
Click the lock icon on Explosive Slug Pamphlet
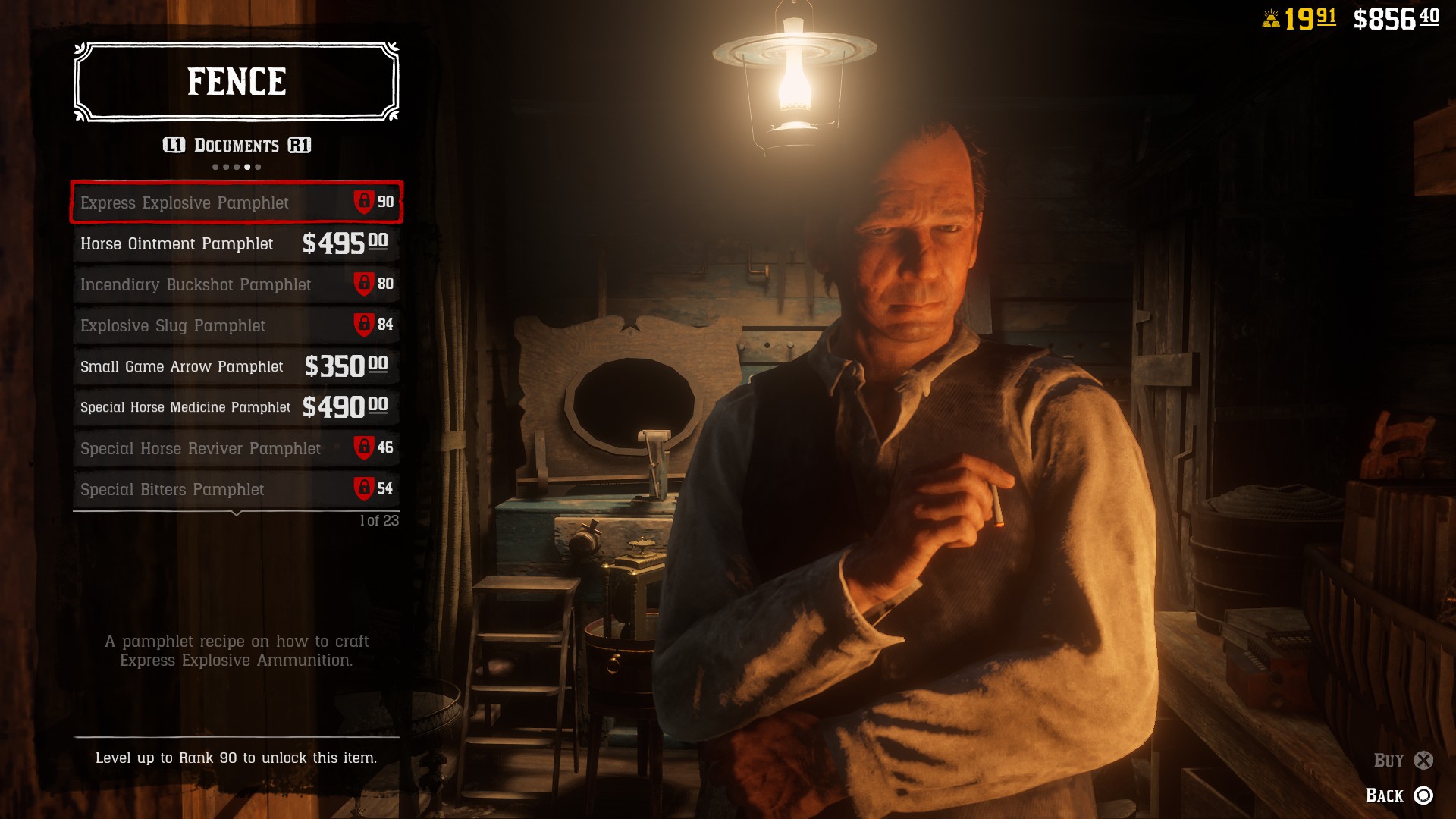pyautogui.click(x=365, y=325)
